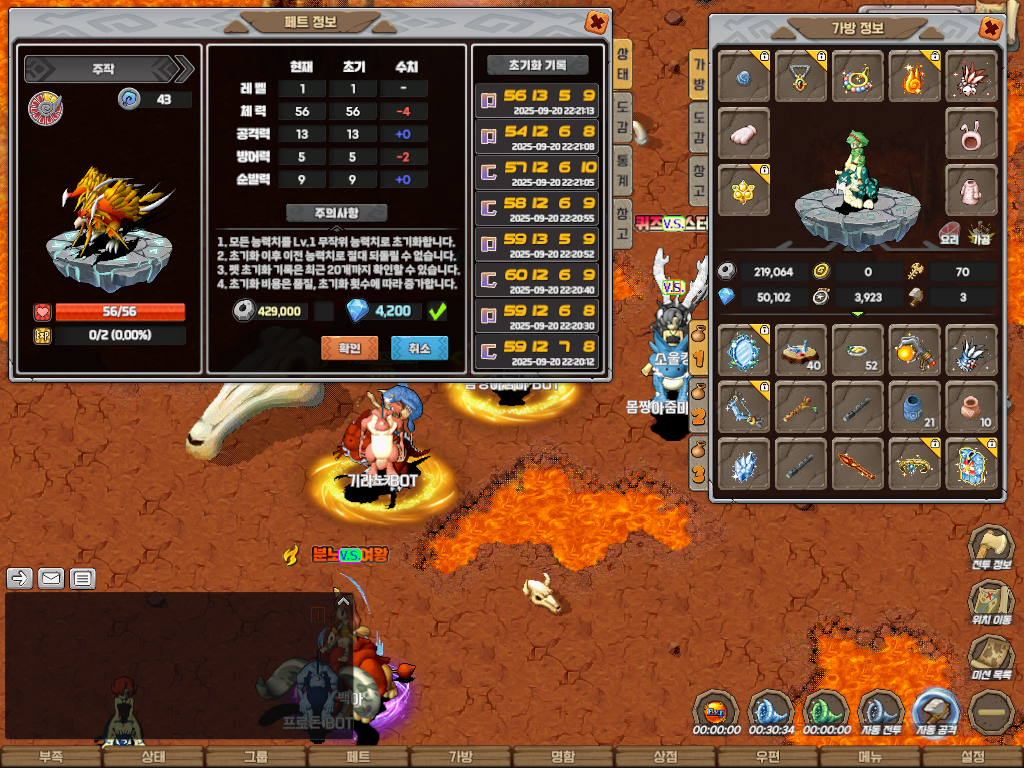Screen dimensions: 1024x768
Task: Open the mail envelope icon above chat
Action: (x=50, y=578)
